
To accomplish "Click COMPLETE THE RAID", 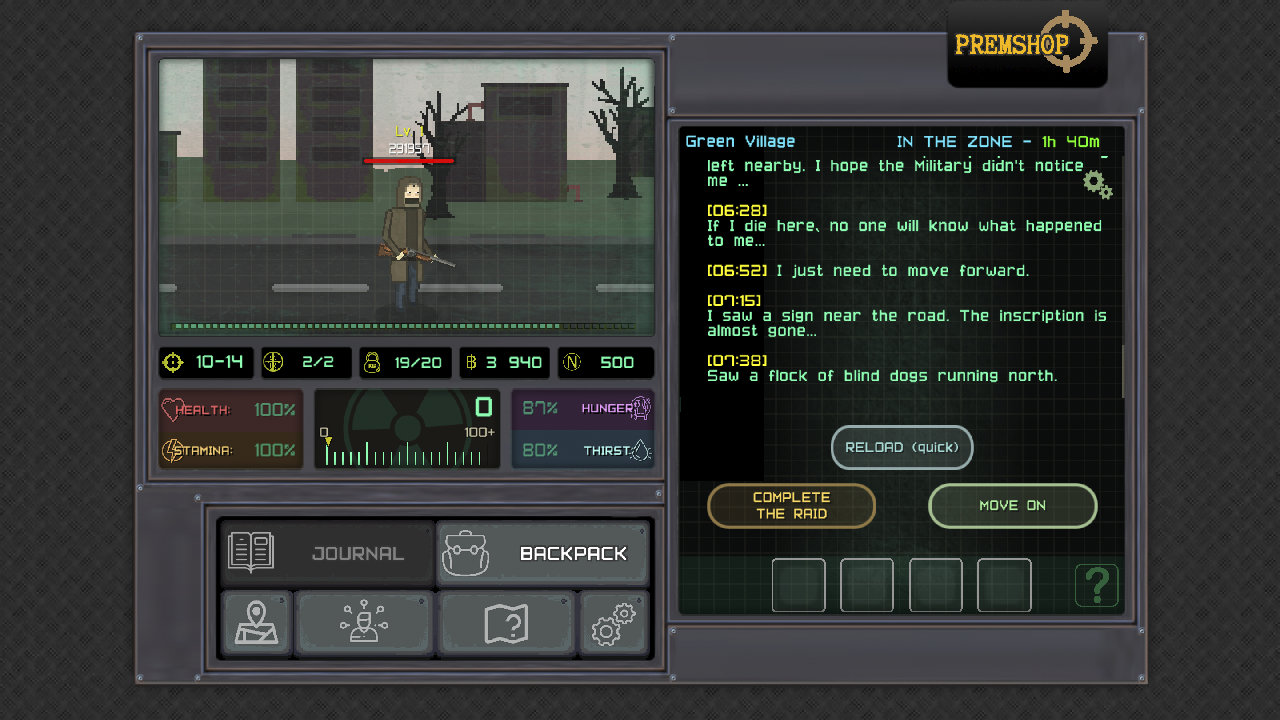I will click(791, 506).
